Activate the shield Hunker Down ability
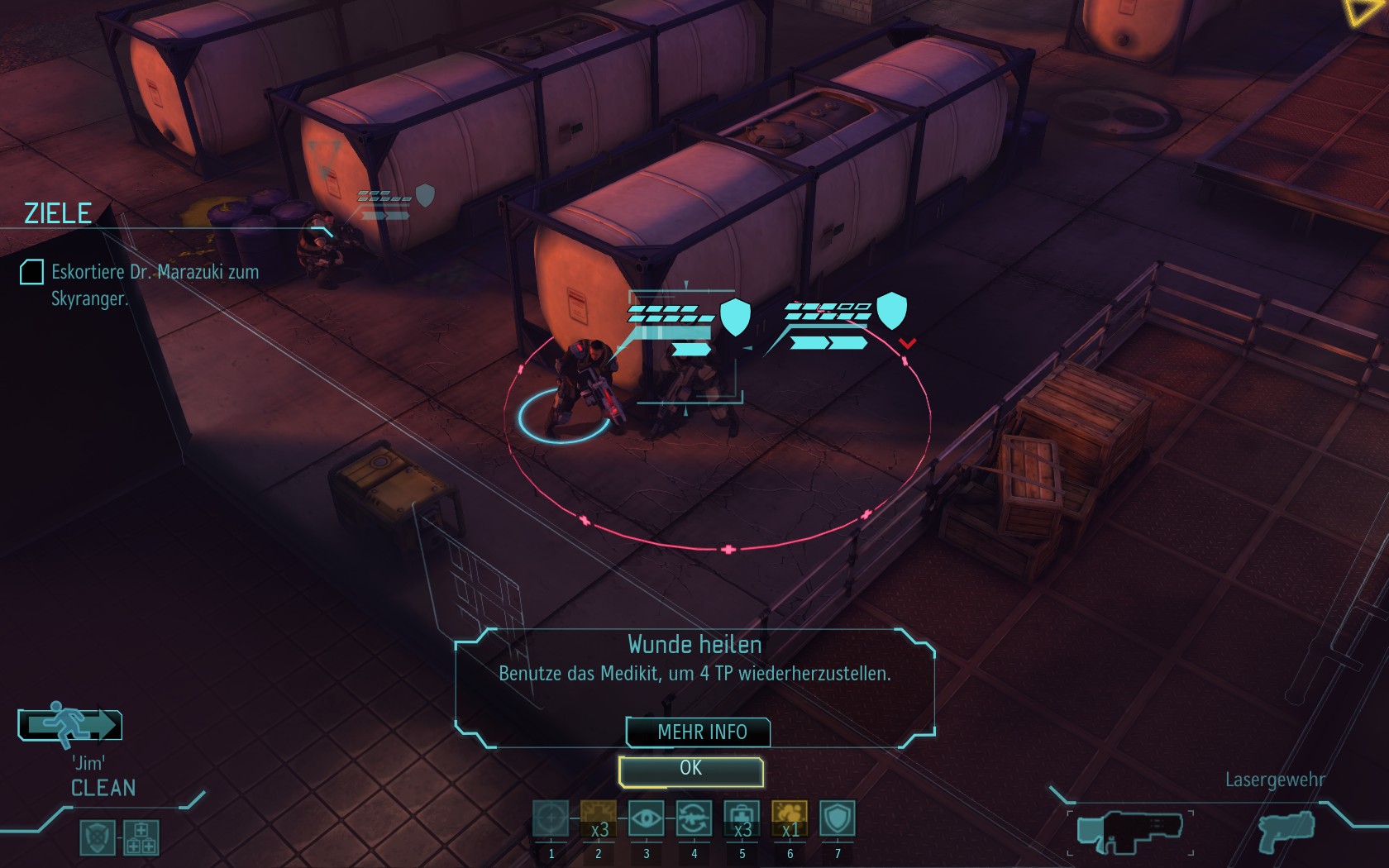This screenshot has height=868, width=1389. 837,819
